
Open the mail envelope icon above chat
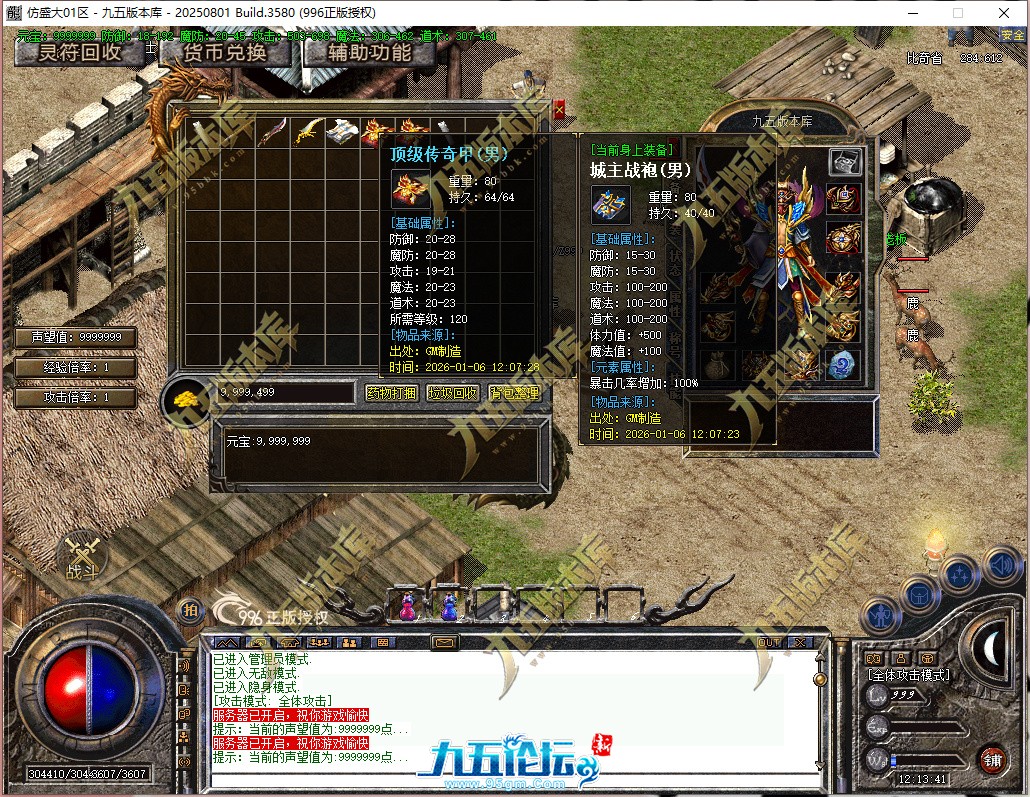click(x=445, y=642)
